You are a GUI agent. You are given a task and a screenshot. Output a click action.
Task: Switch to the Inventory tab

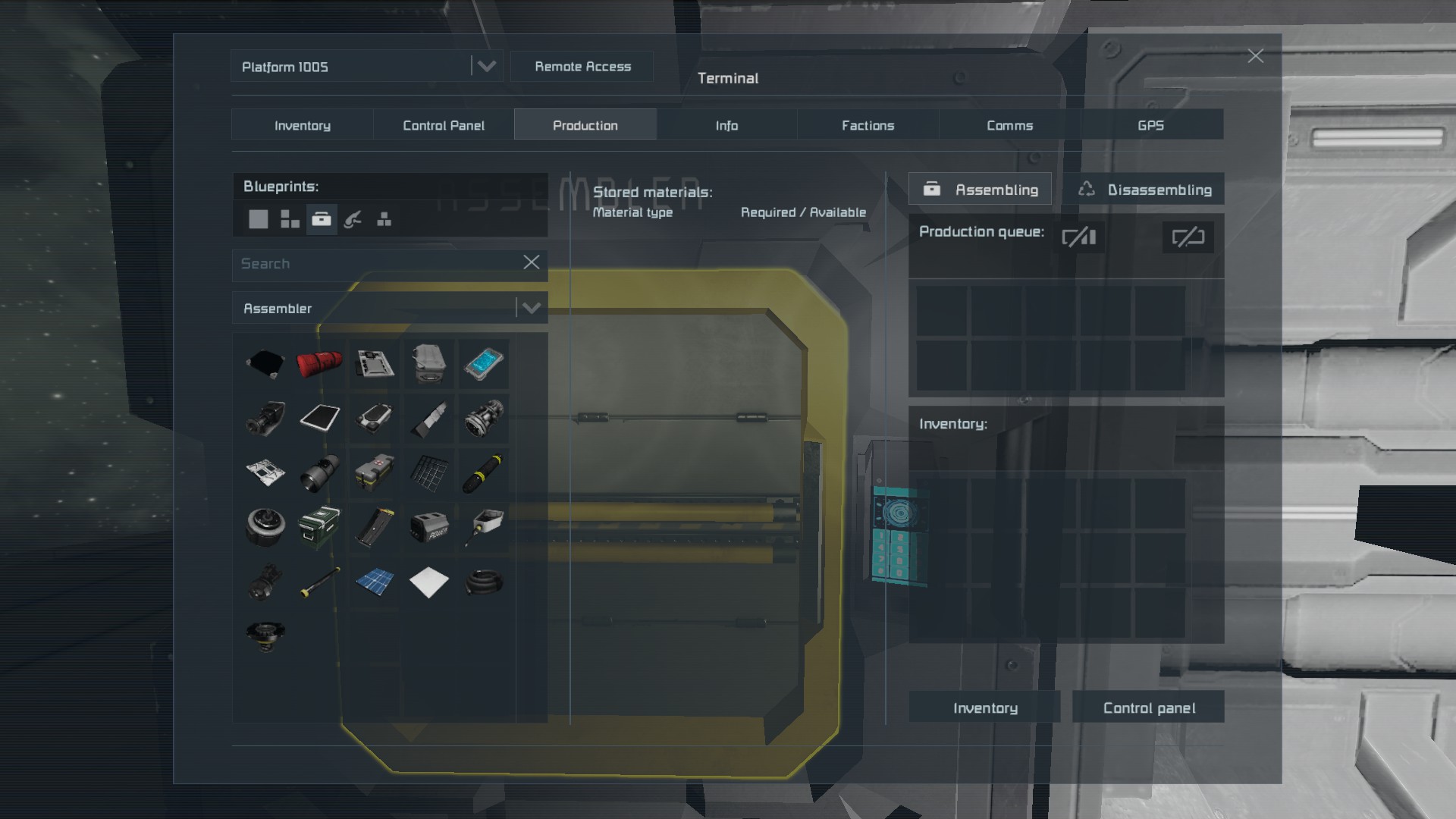pos(302,125)
